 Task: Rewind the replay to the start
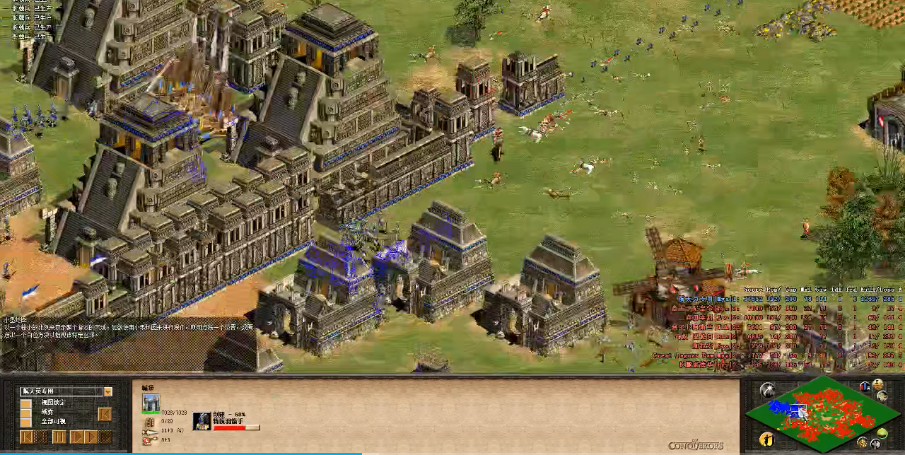click(x=27, y=437)
